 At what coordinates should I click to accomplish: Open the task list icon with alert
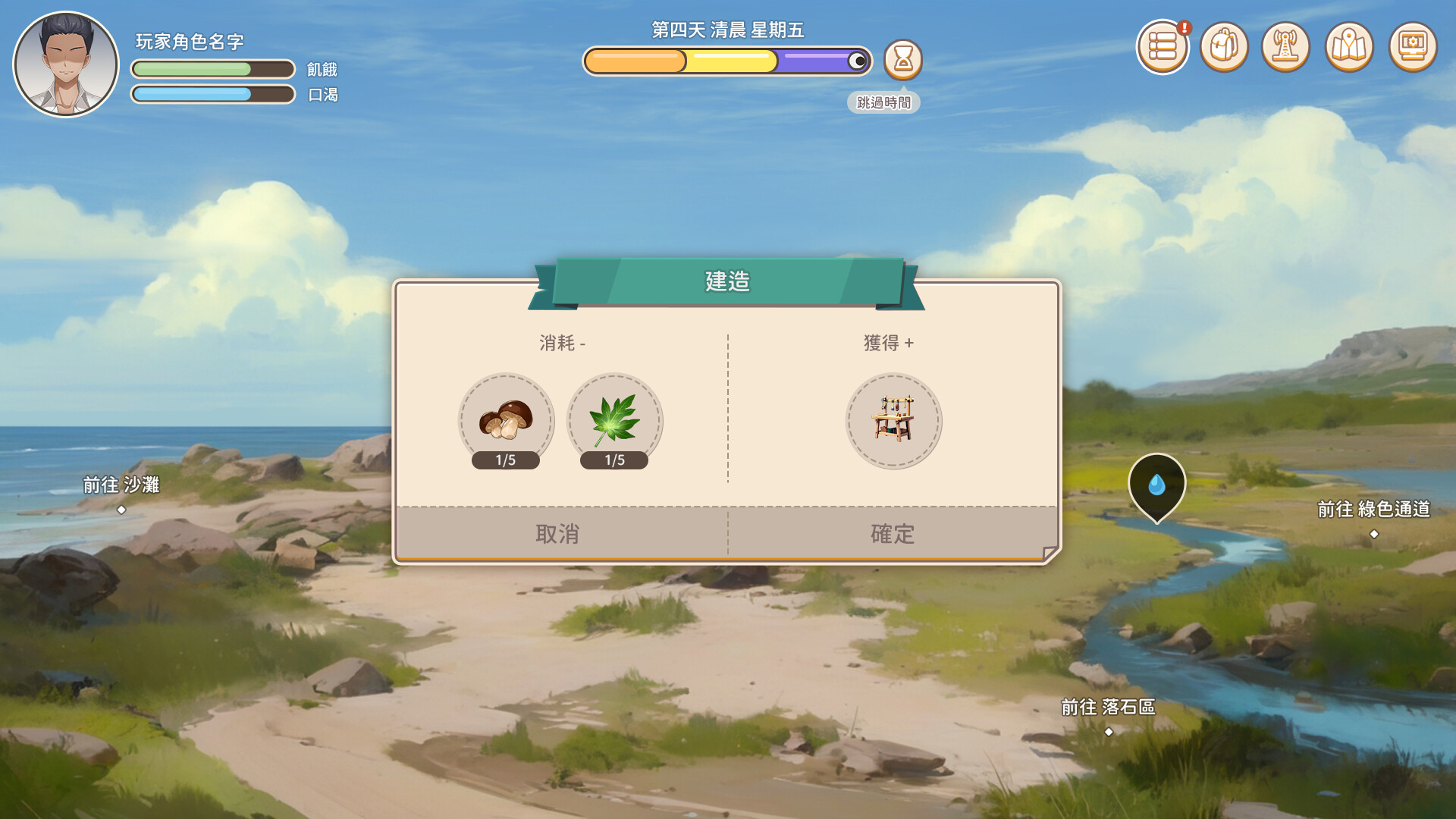[x=1162, y=47]
